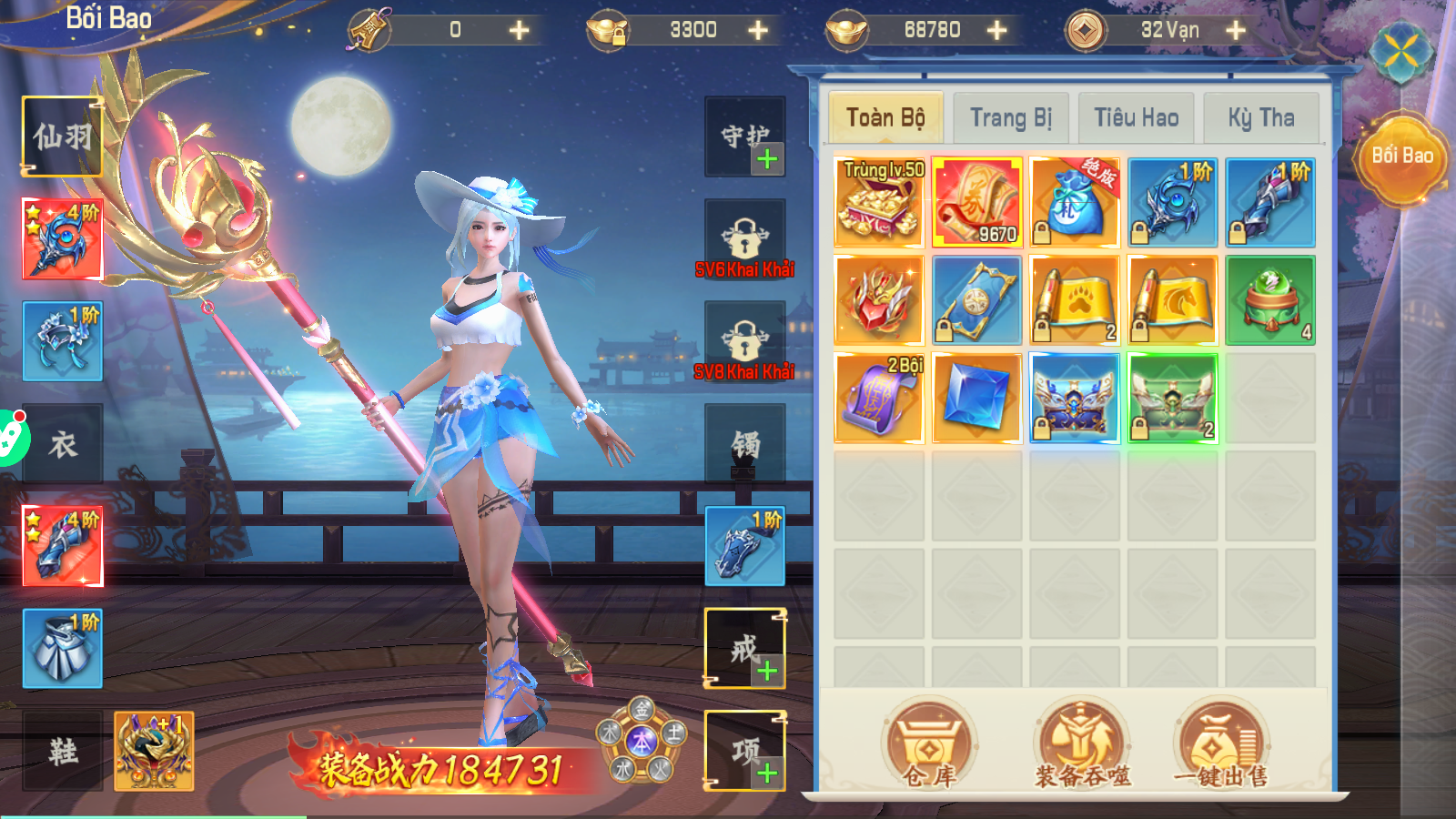Show the Kỳ Tha tab
Image resolution: width=1456 pixels, height=819 pixels.
pos(1260,118)
